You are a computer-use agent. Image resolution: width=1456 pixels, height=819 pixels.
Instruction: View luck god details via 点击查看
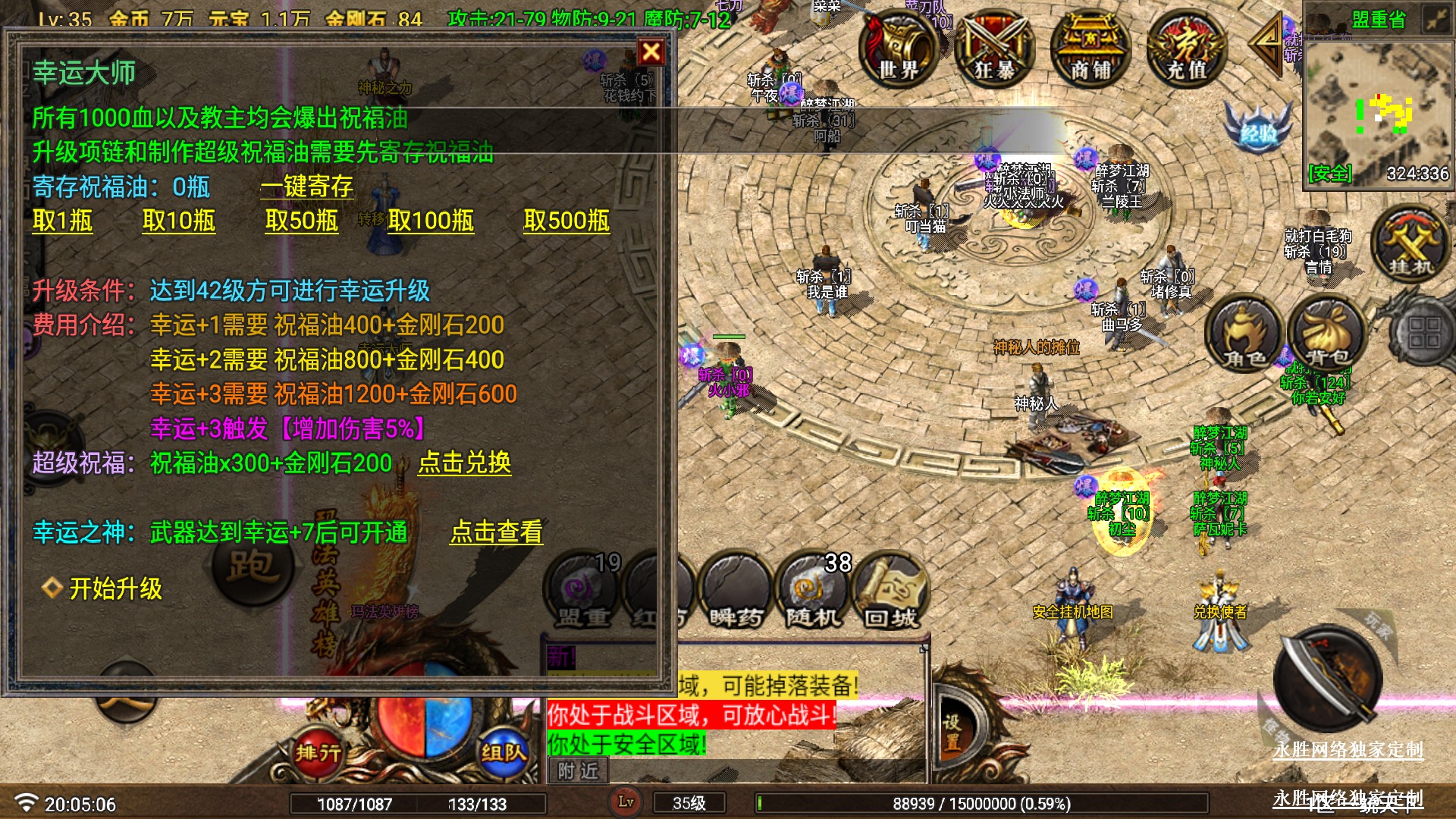click(497, 532)
